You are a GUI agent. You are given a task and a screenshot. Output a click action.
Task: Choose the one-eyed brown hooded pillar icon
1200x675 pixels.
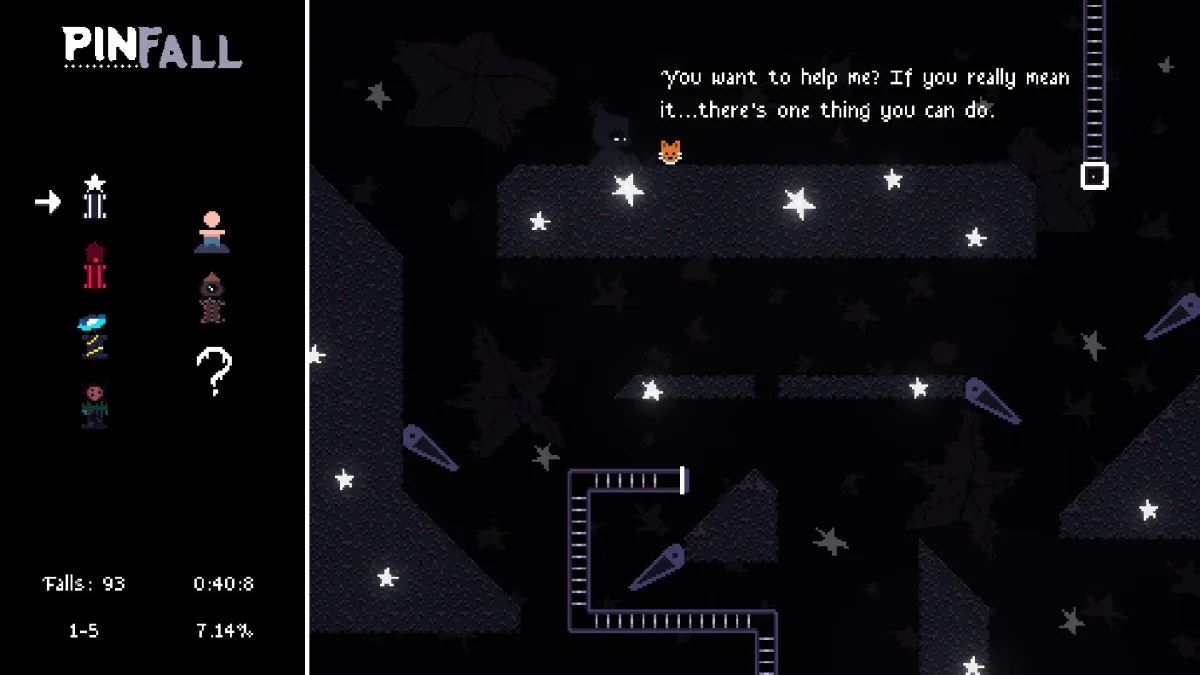point(211,298)
